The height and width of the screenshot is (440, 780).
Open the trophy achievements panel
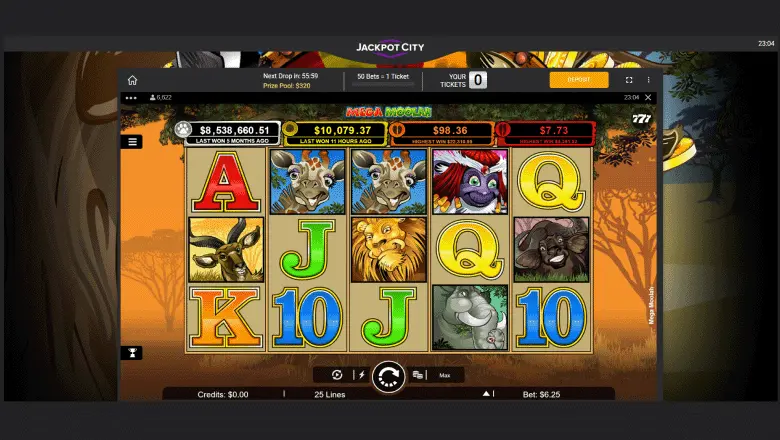point(133,352)
